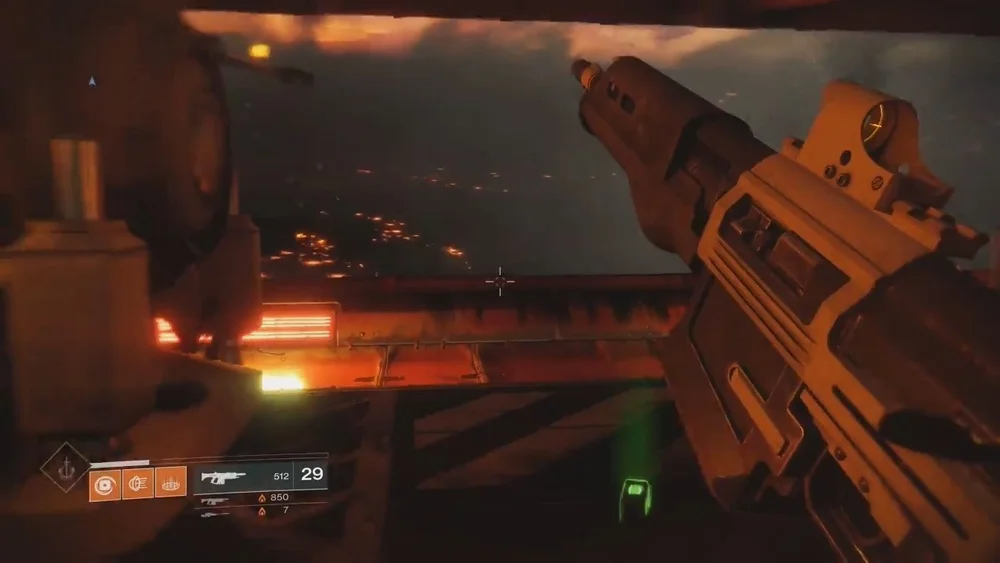Select the equipped auto rifle weapon slot
Viewport: 1000px width, 563px height.
click(x=223, y=476)
